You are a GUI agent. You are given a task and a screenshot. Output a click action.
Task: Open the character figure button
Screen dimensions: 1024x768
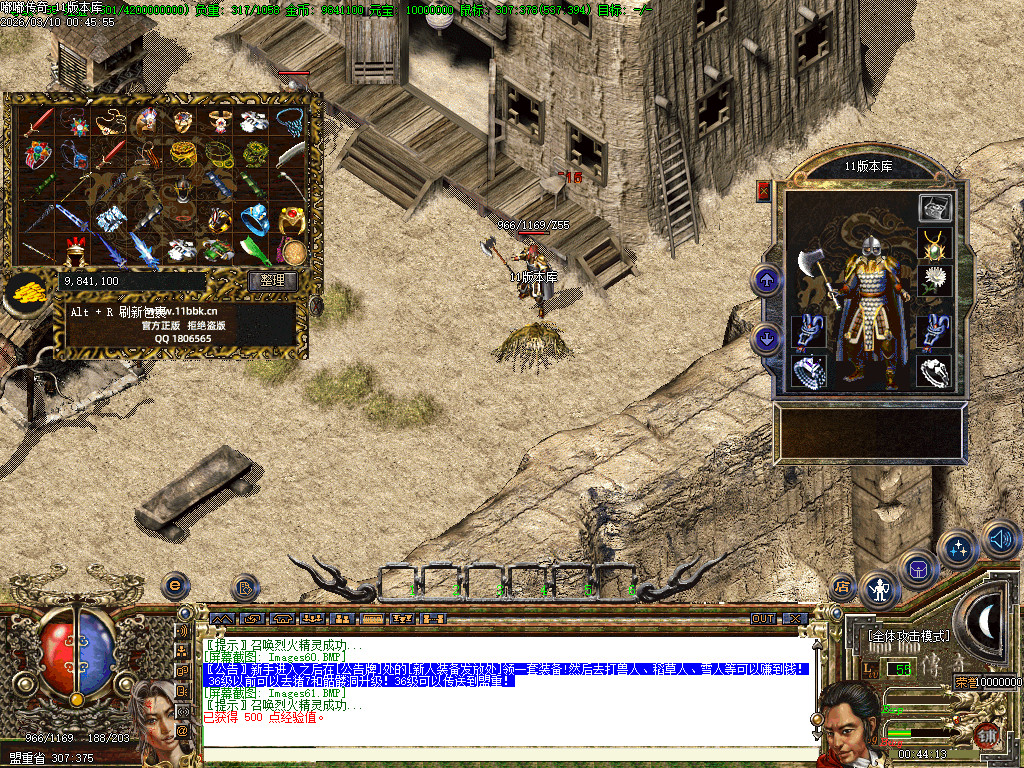(x=879, y=590)
